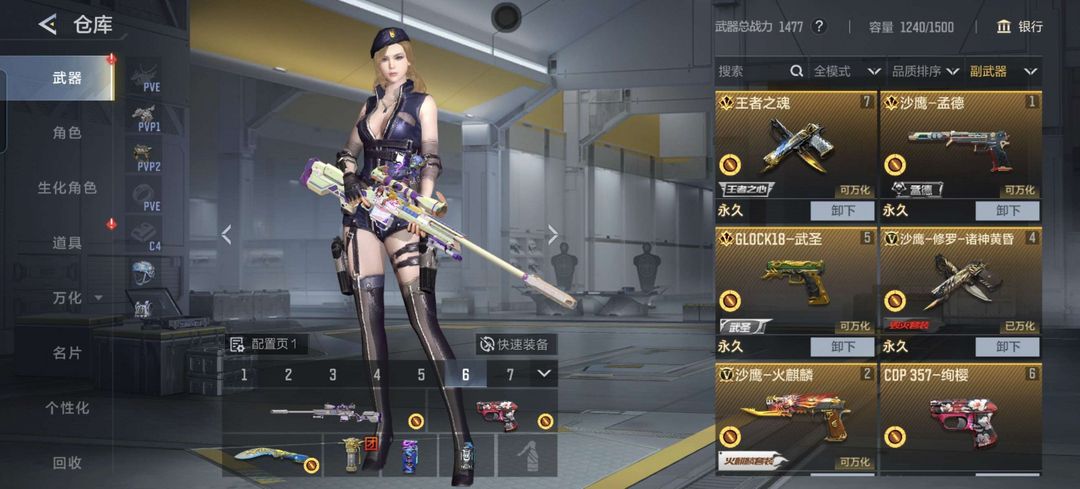Select the 道具 tab

tap(67, 242)
